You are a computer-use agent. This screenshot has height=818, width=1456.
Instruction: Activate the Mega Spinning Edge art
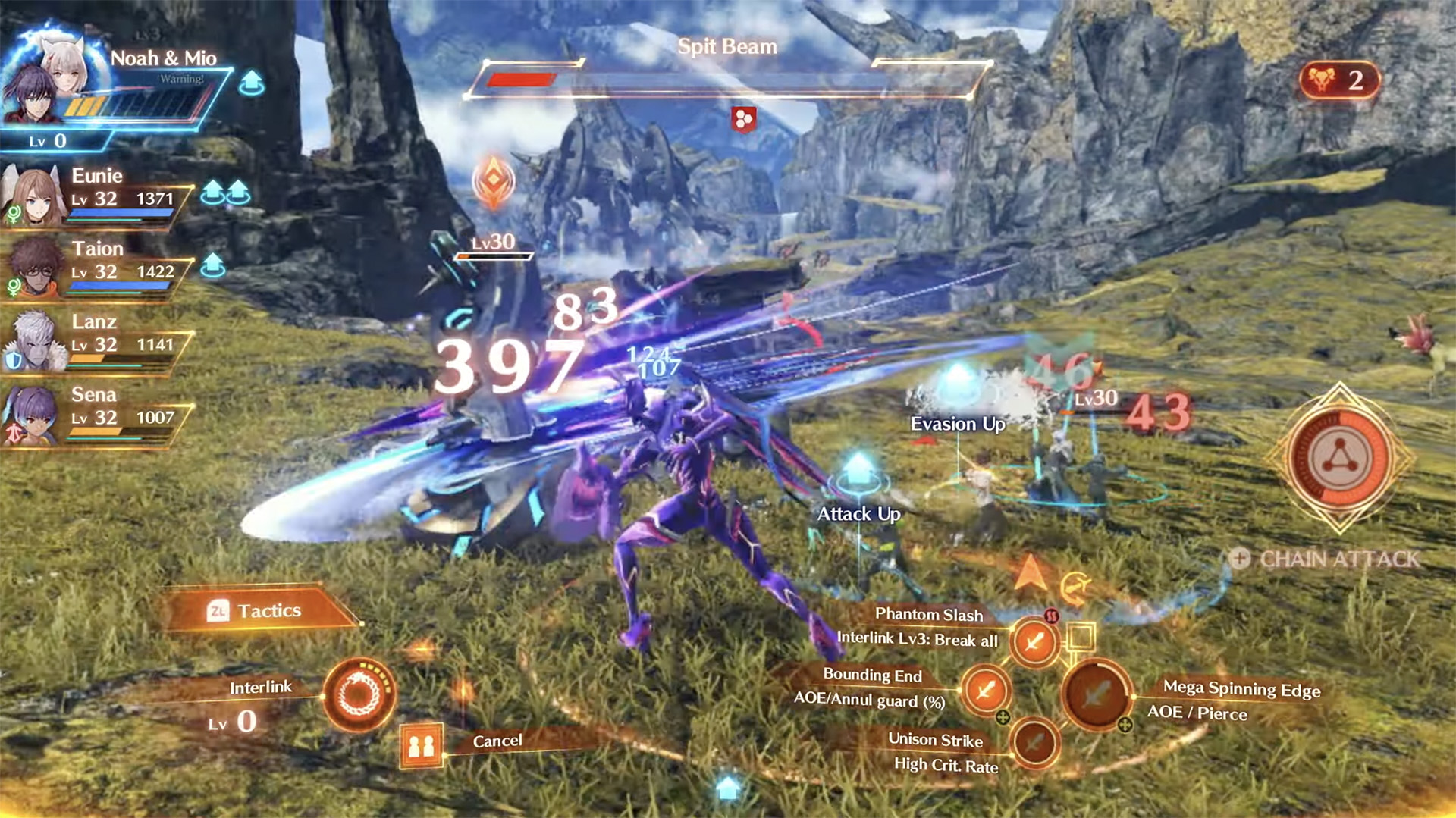pyautogui.click(x=1097, y=693)
